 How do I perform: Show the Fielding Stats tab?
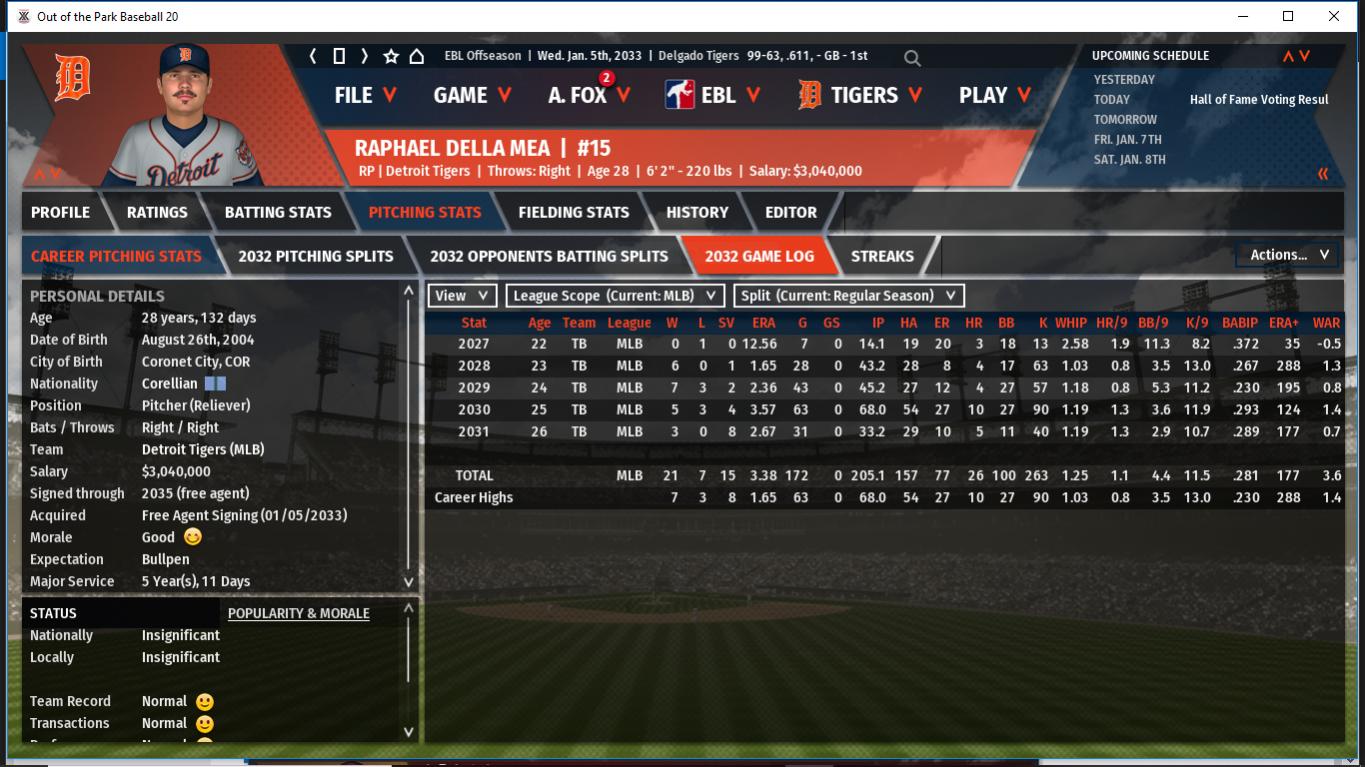point(573,212)
